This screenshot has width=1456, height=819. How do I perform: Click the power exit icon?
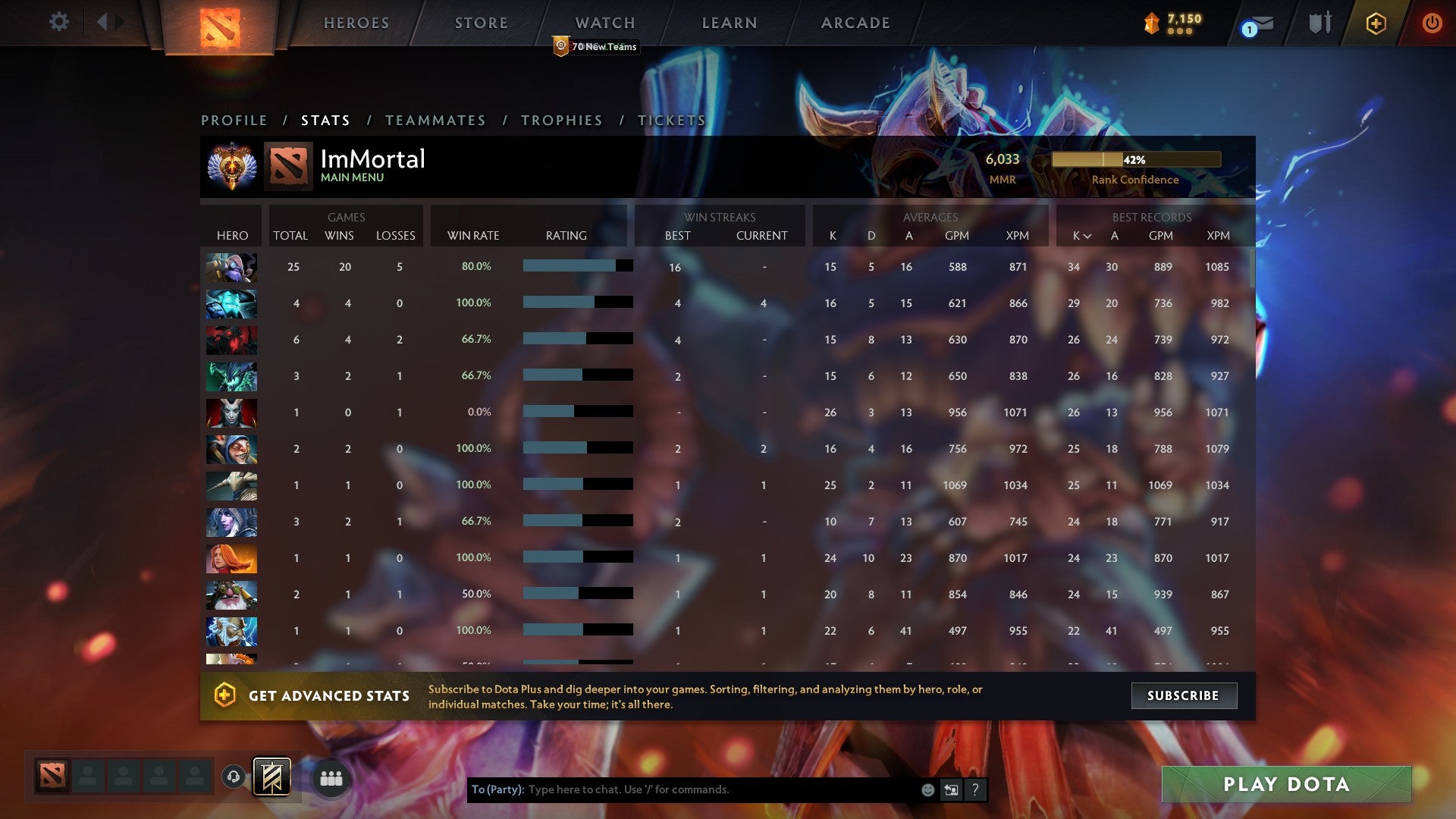click(1432, 23)
